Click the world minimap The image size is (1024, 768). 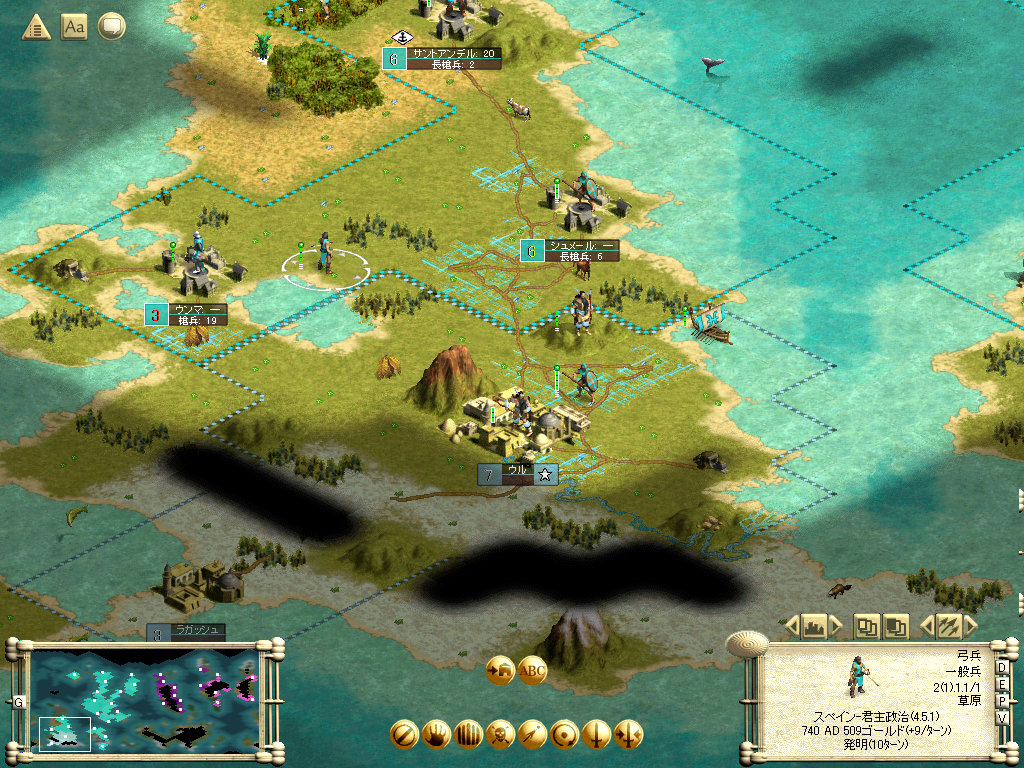[x=145, y=700]
